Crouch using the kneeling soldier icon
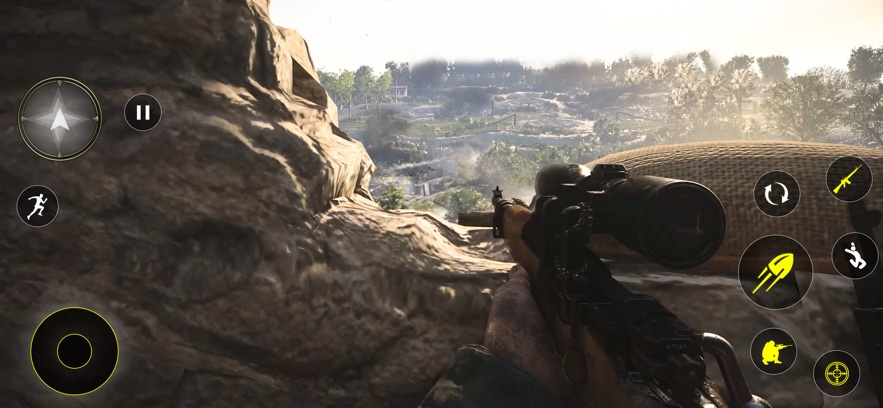 [x=774, y=351]
